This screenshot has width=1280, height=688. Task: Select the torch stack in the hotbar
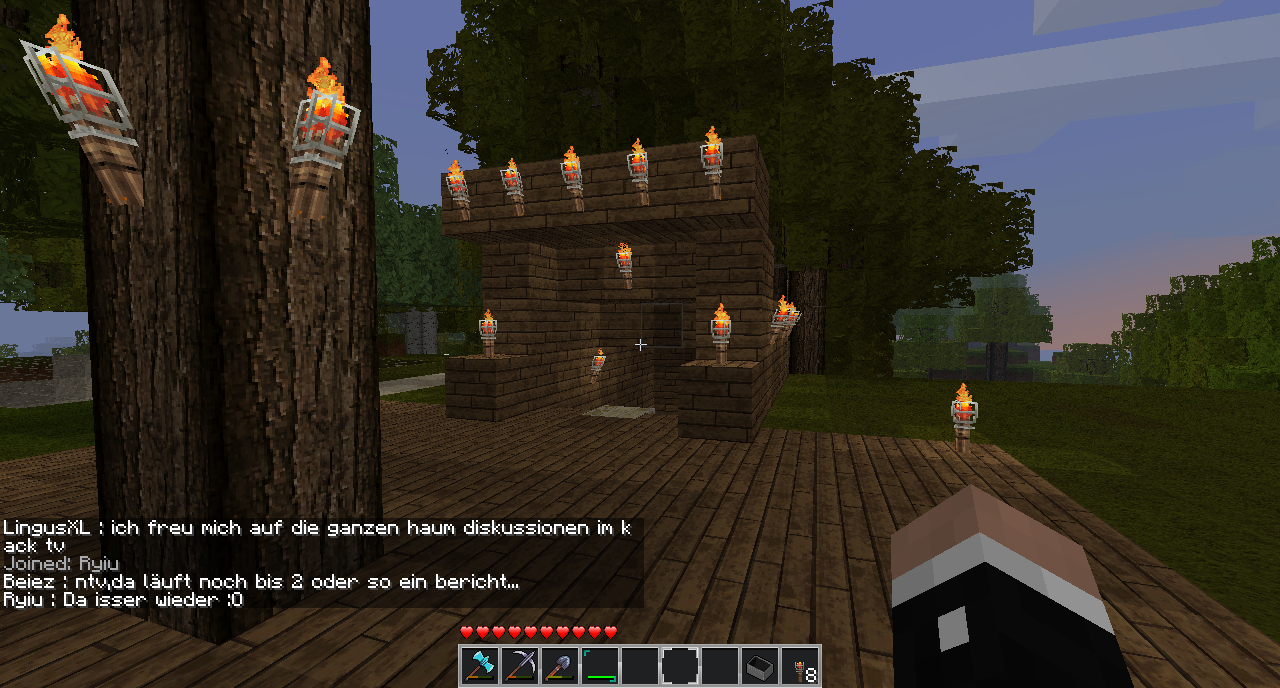(x=800, y=666)
